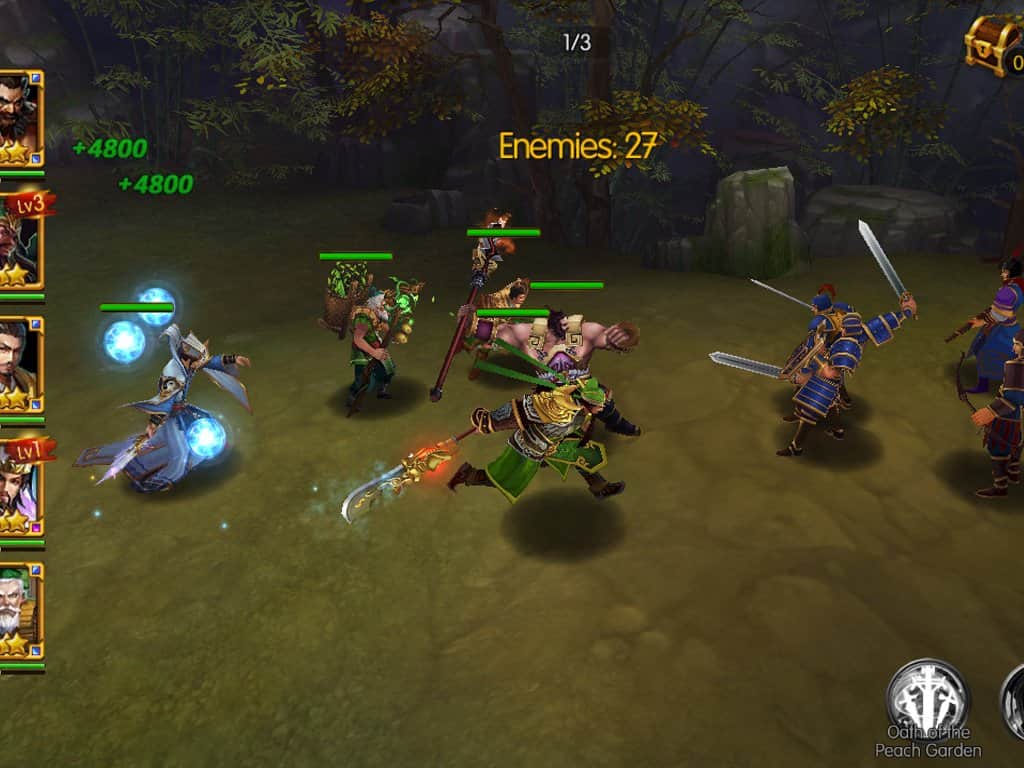Choose the white-bearded elder hero portrait
The width and height of the screenshot is (1024, 768).
coord(19,610)
